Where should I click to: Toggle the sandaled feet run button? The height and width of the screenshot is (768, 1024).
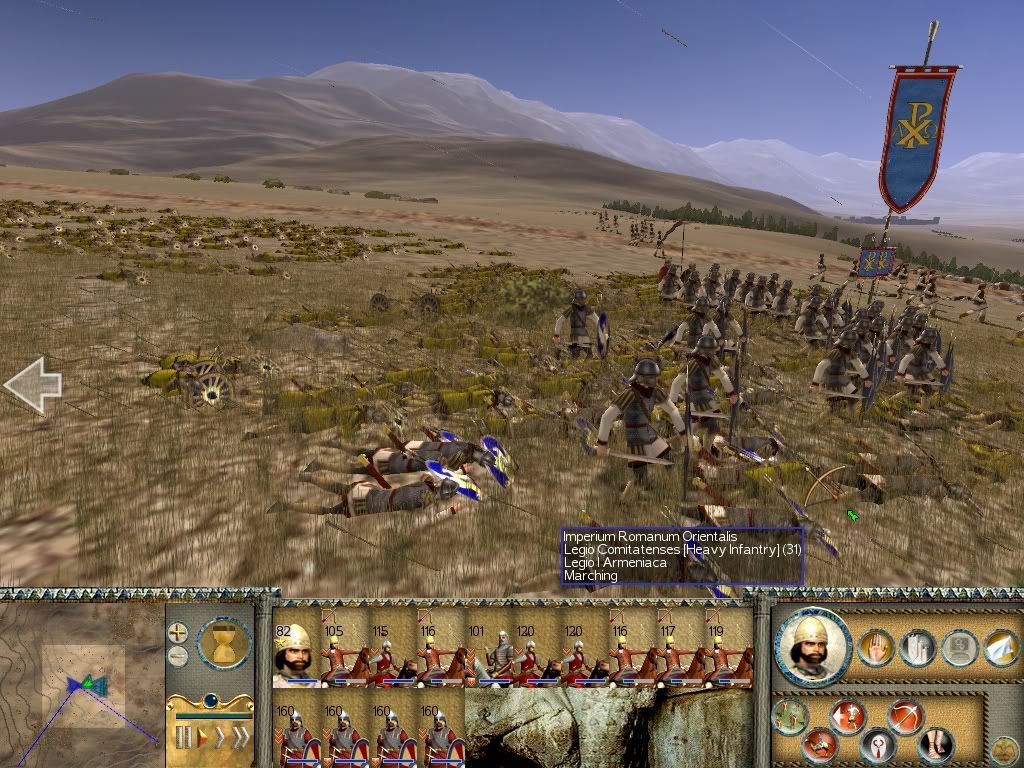click(936, 744)
